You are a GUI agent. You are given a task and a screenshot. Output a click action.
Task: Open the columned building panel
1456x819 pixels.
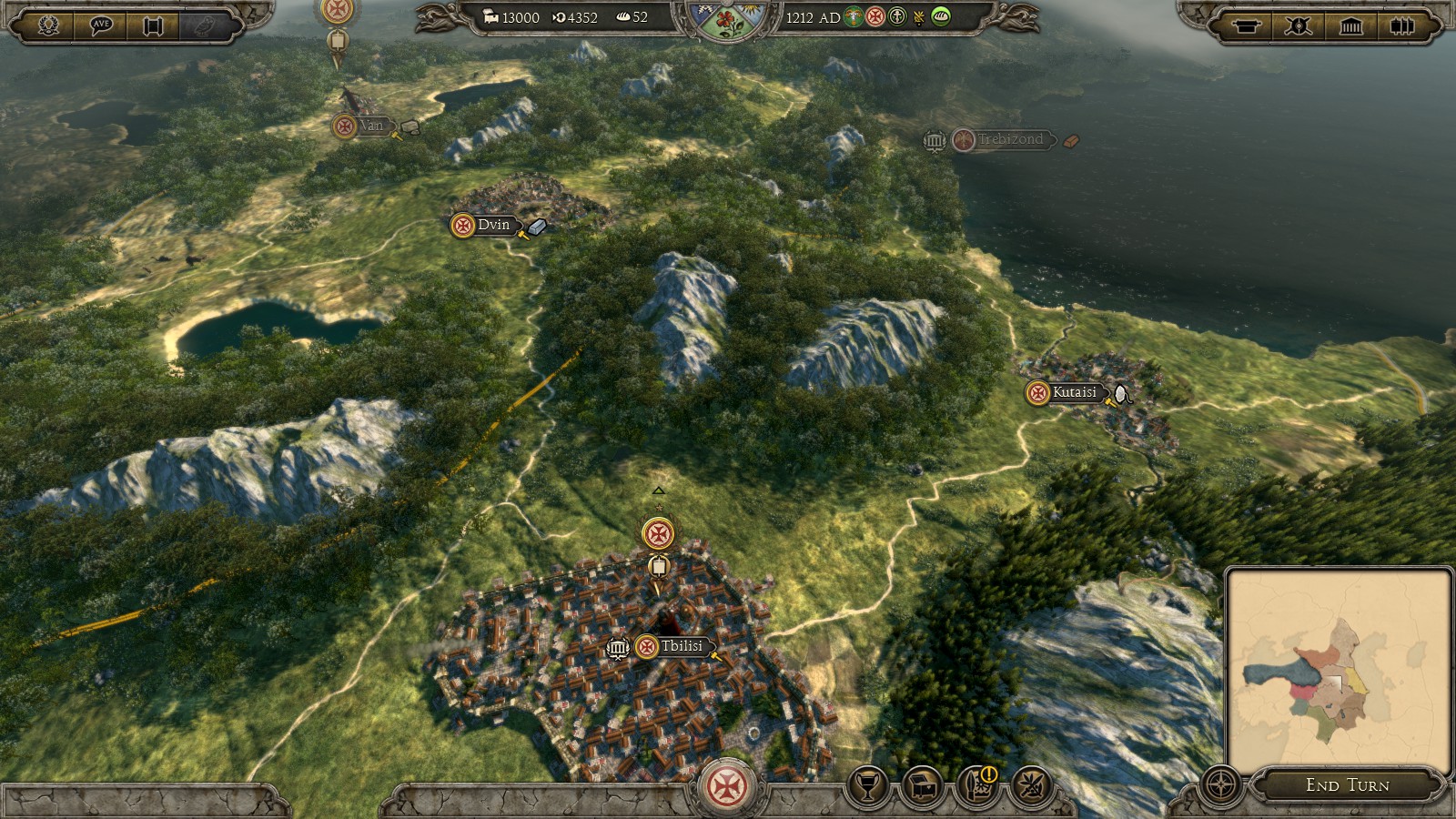[x=1351, y=25]
